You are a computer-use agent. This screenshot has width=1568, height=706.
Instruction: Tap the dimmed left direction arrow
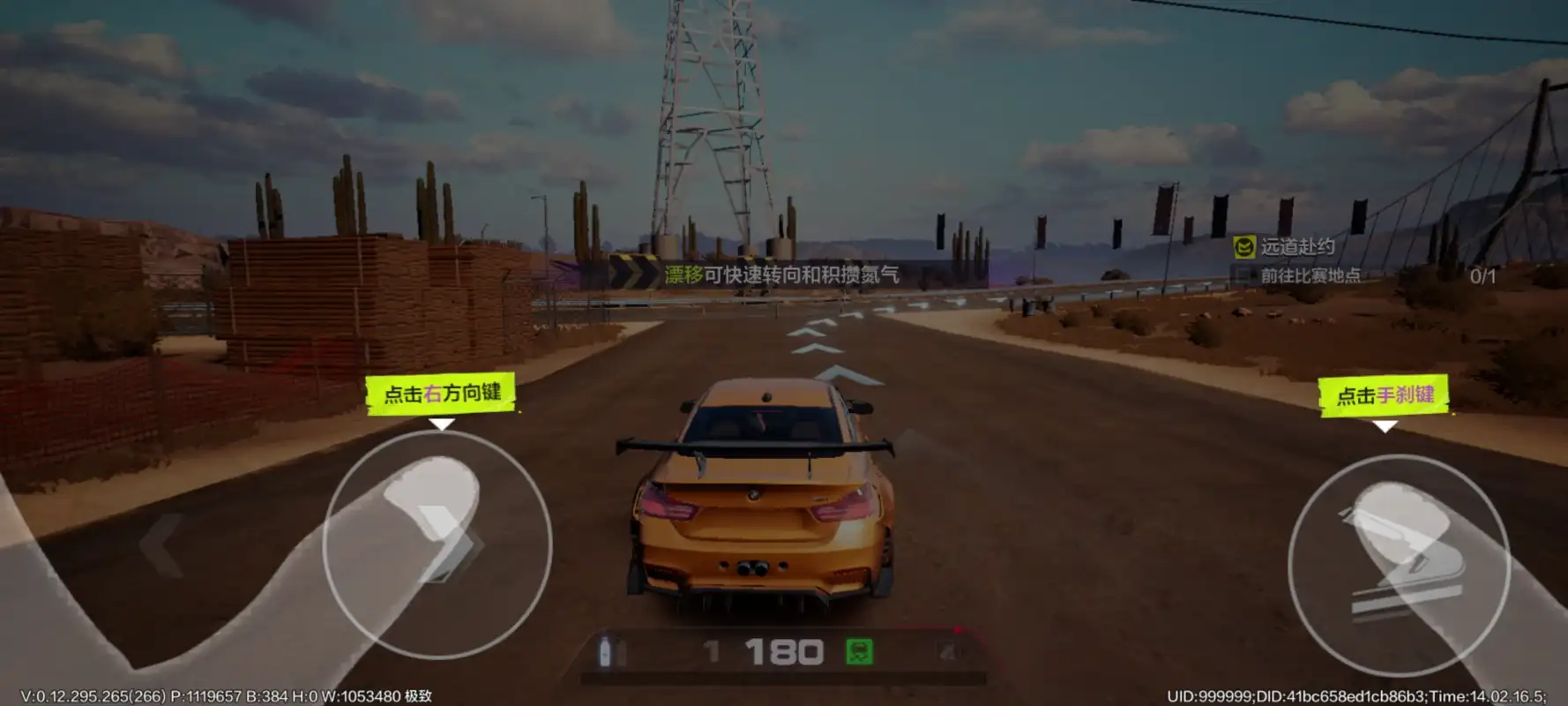coord(161,545)
